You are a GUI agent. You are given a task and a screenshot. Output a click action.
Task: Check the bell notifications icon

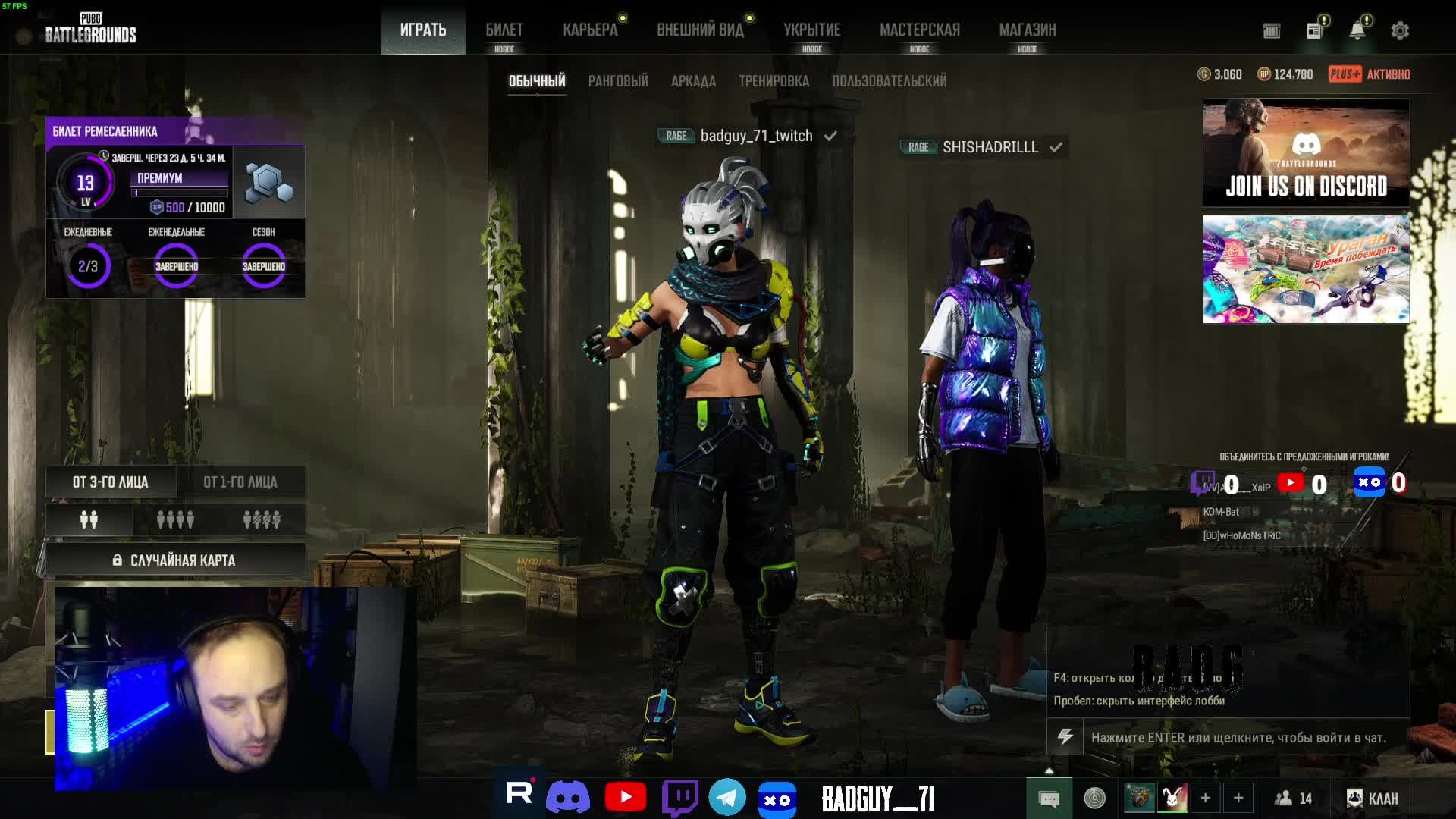pyautogui.click(x=1357, y=31)
